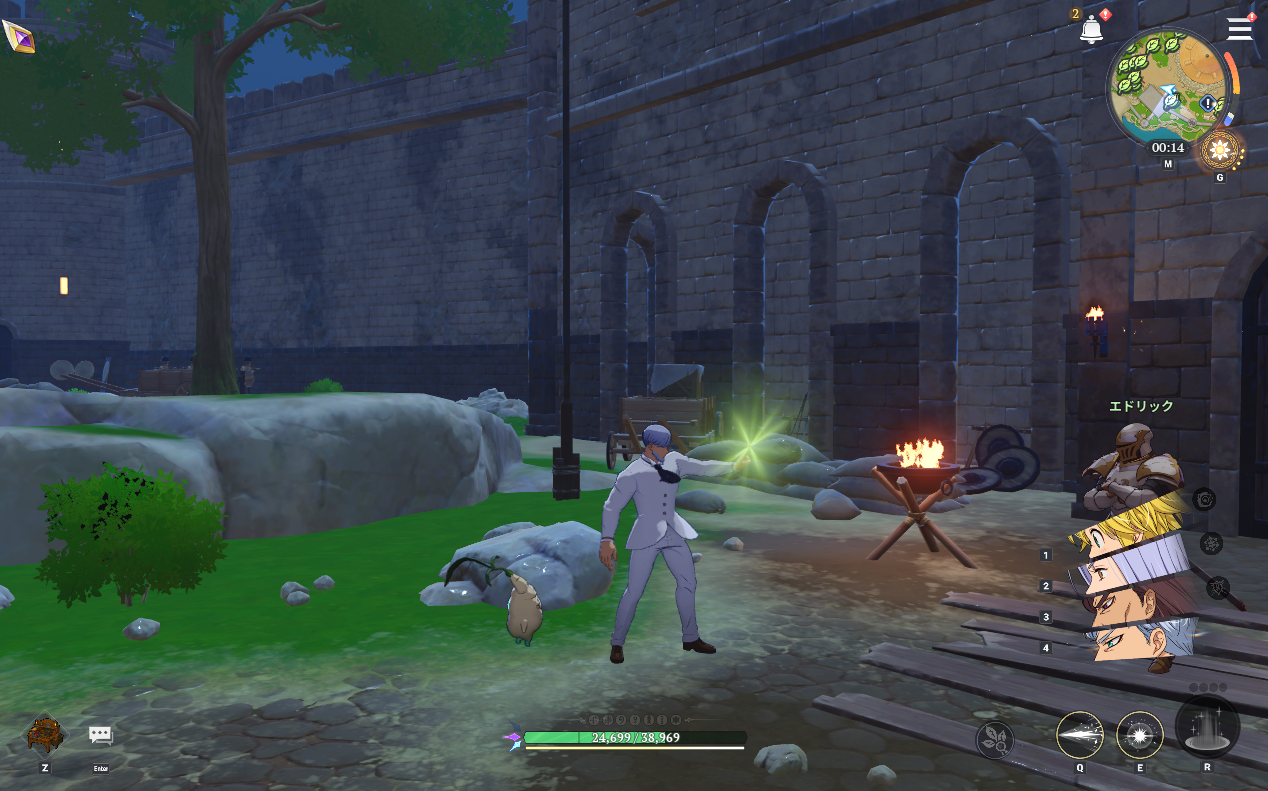The width and height of the screenshot is (1268, 791).
Task: Use the slash dash skill
Action: point(1080,735)
